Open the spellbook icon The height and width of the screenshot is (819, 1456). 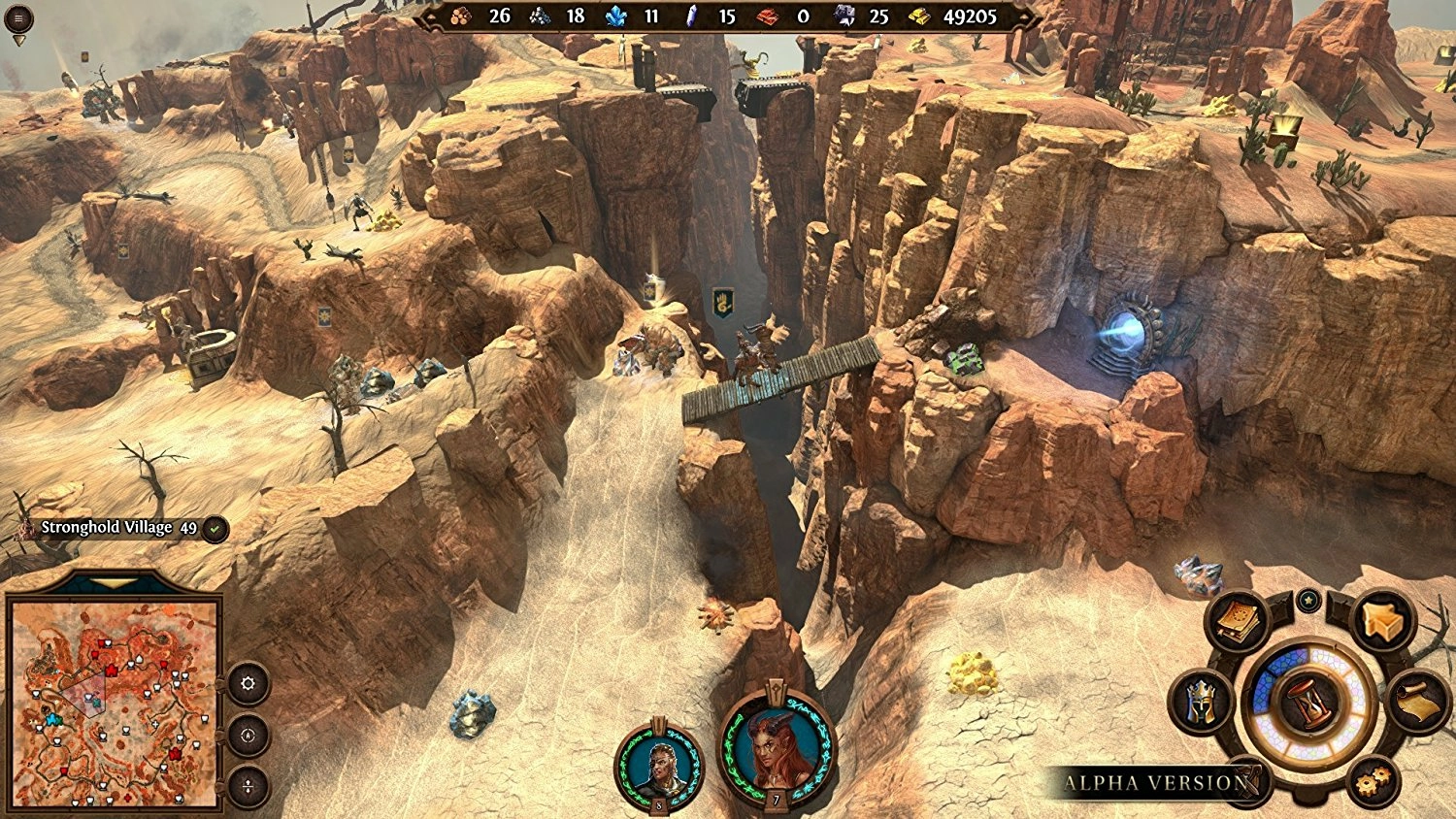tap(1237, 622)
